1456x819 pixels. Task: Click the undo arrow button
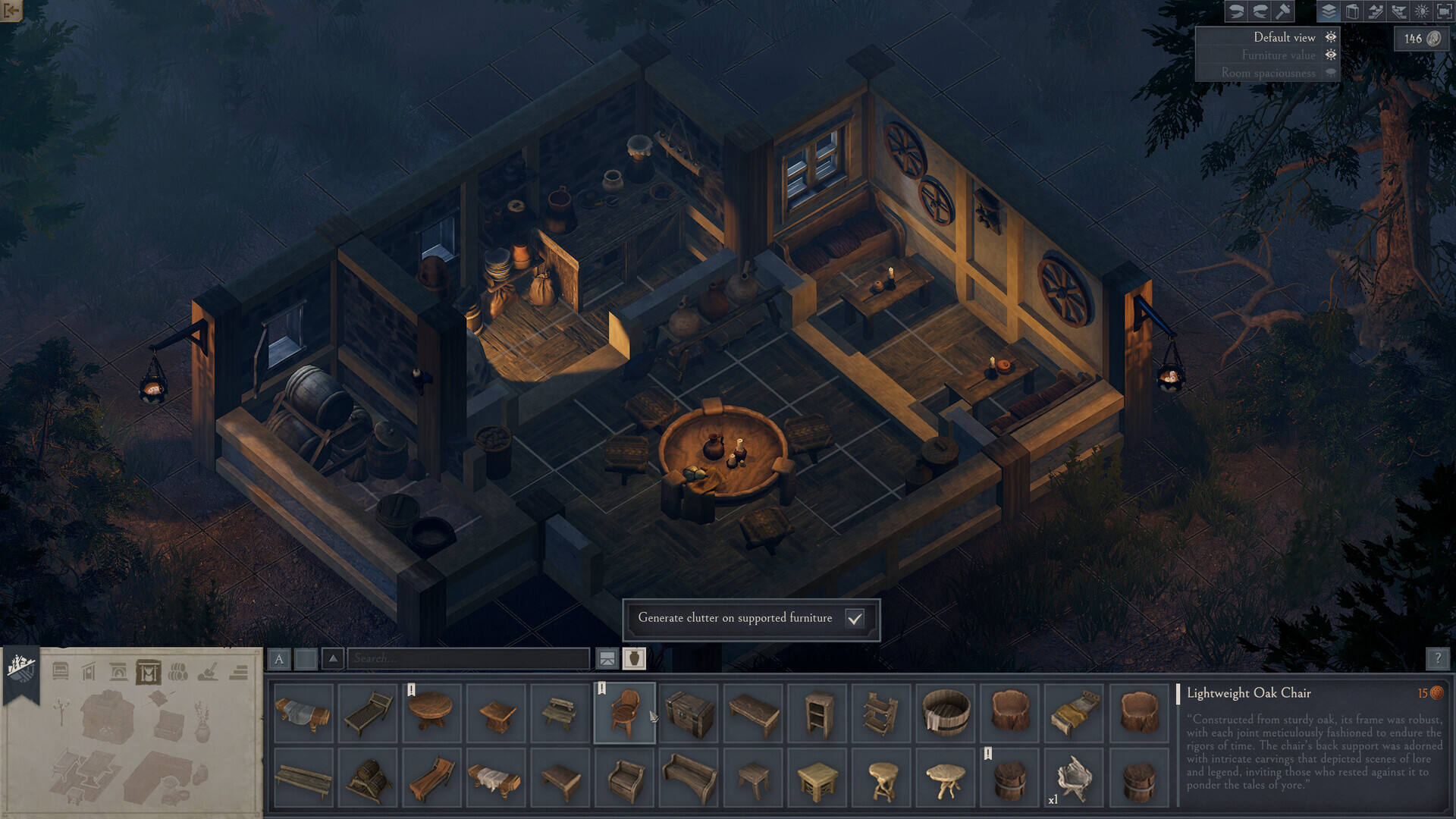pos(1236,11)
